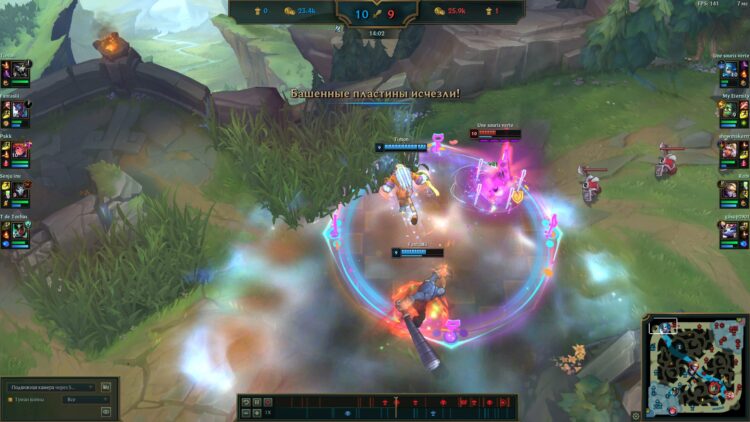Image resolution: width=750 pixels, height=422 pixels.
Task: Click the camera icon button beside dropdown
Action: (x=106, y=387)
